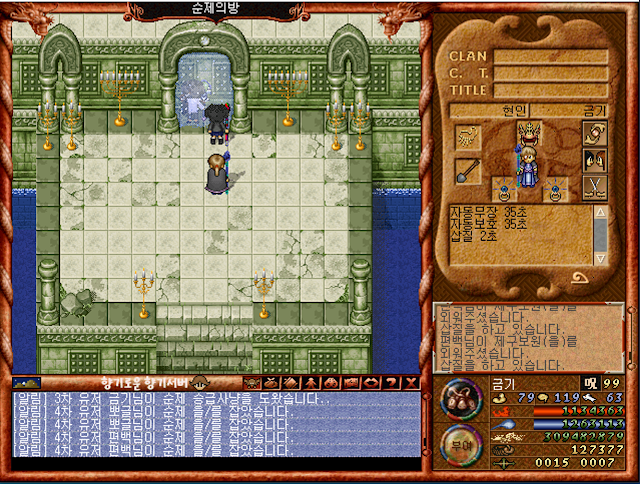Open the boots equipment slot
The width and height of the screenshot is (640, 484).
pos(595,162)
